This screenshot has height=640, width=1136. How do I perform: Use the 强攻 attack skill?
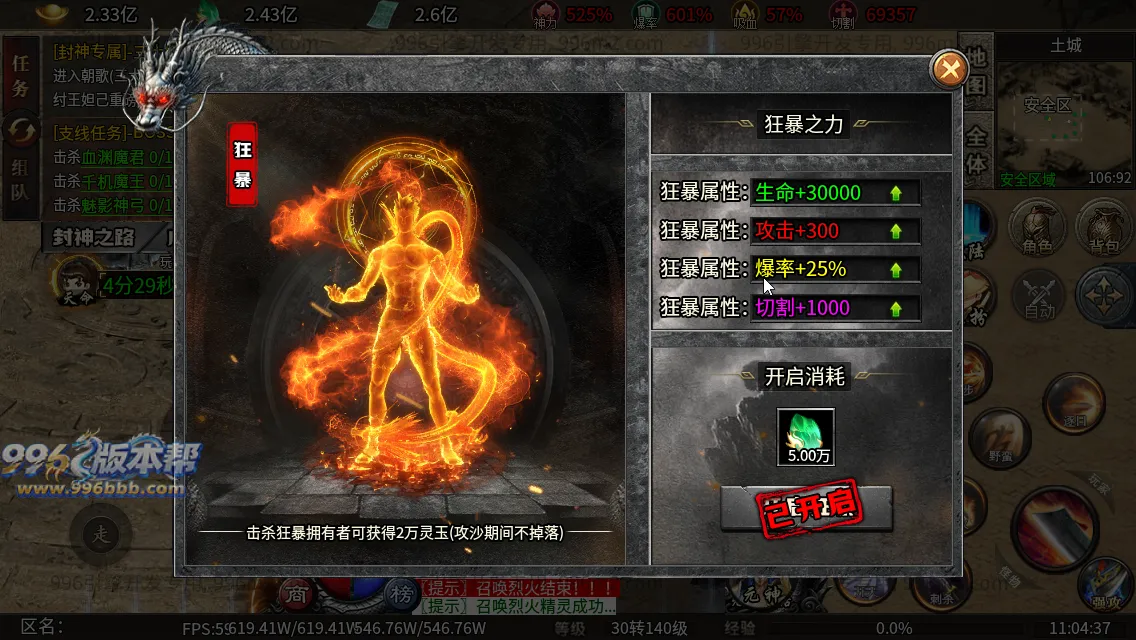click(x=1106, y=586)
